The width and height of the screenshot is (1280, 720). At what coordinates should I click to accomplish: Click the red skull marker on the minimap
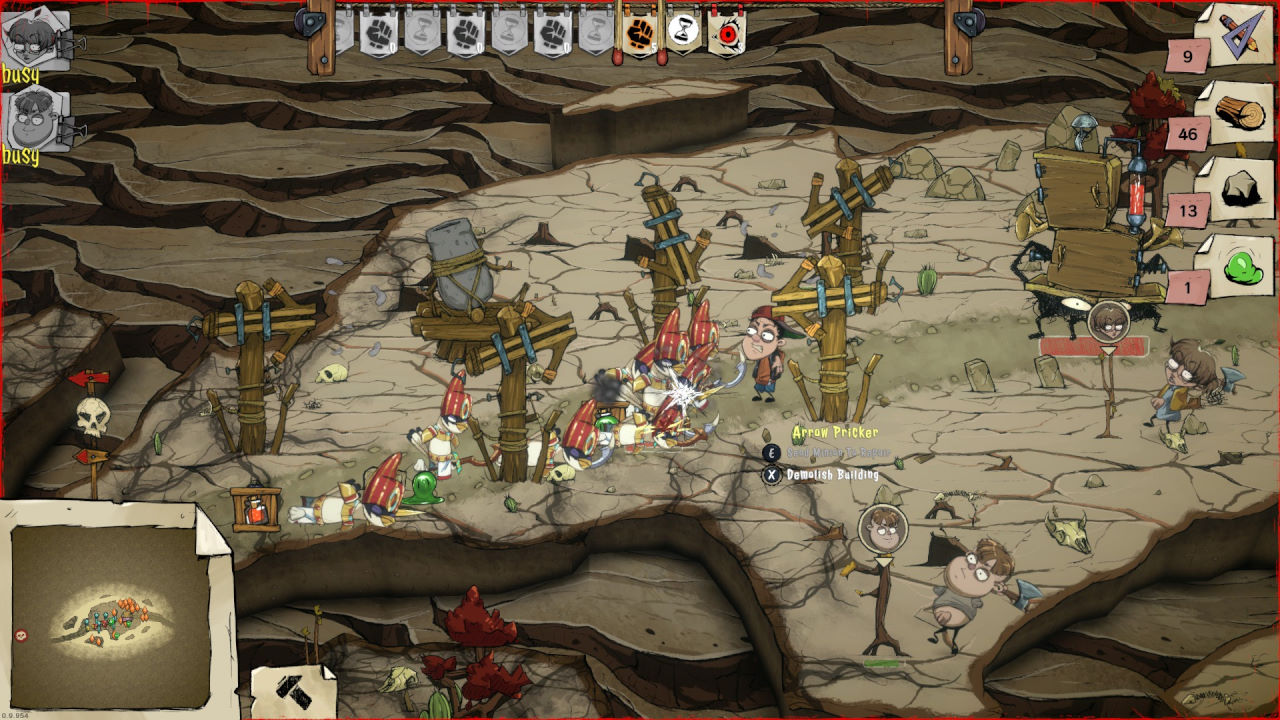[22, 635]
